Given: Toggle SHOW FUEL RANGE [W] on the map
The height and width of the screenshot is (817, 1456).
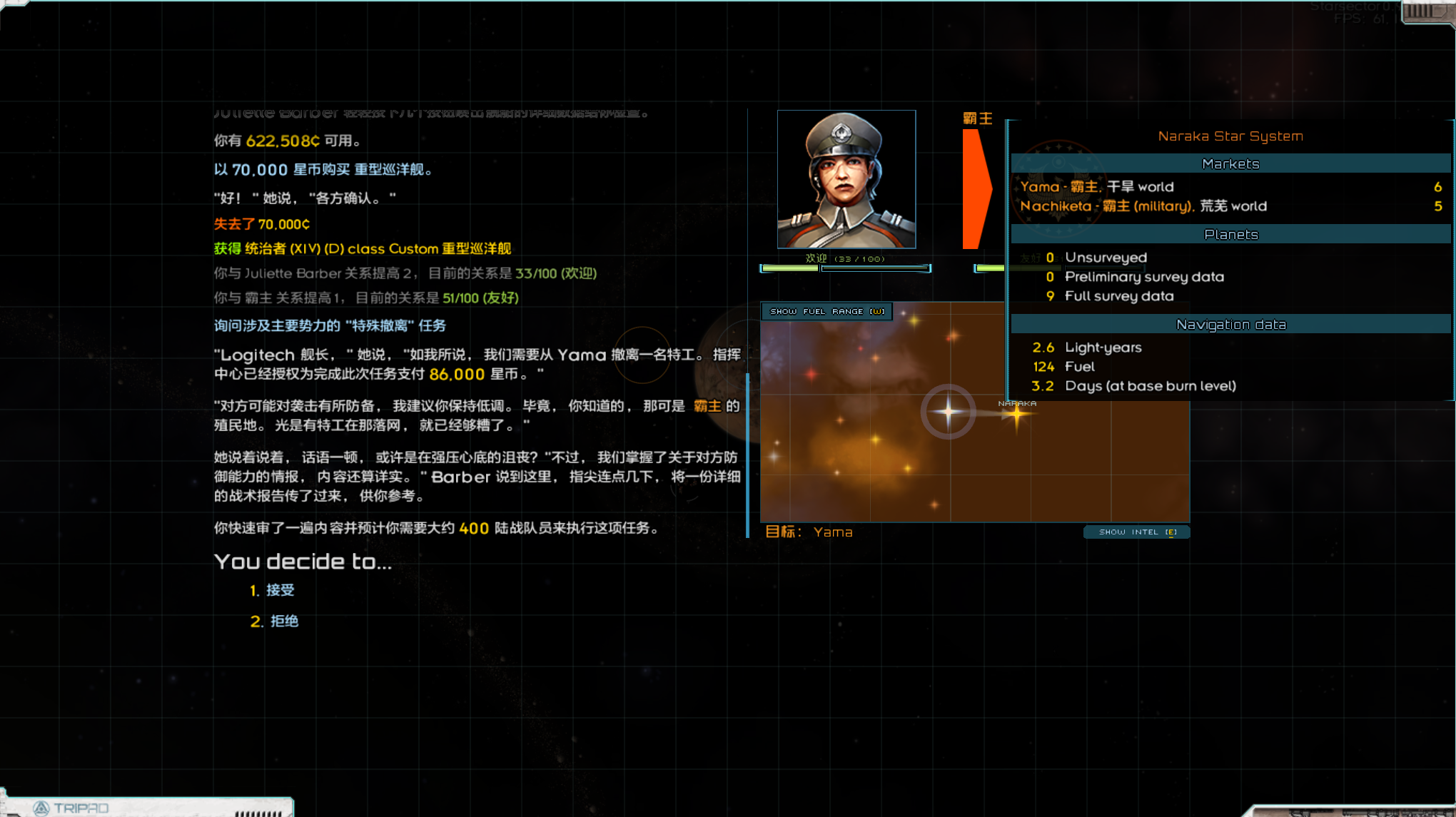Looking at the screenshot, I should [x=826, y=311].
